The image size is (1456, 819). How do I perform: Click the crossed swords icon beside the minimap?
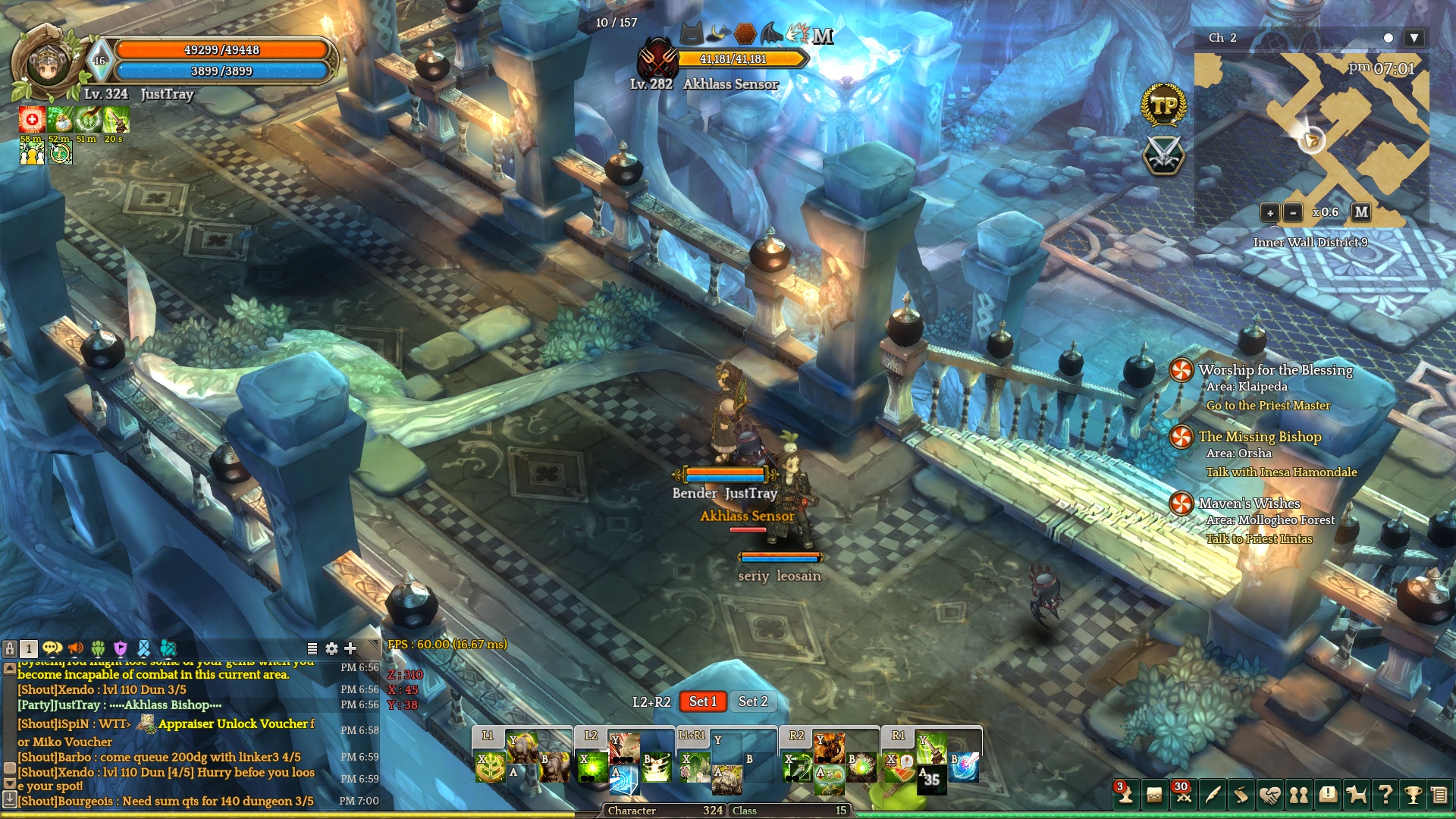(1163, 154)
